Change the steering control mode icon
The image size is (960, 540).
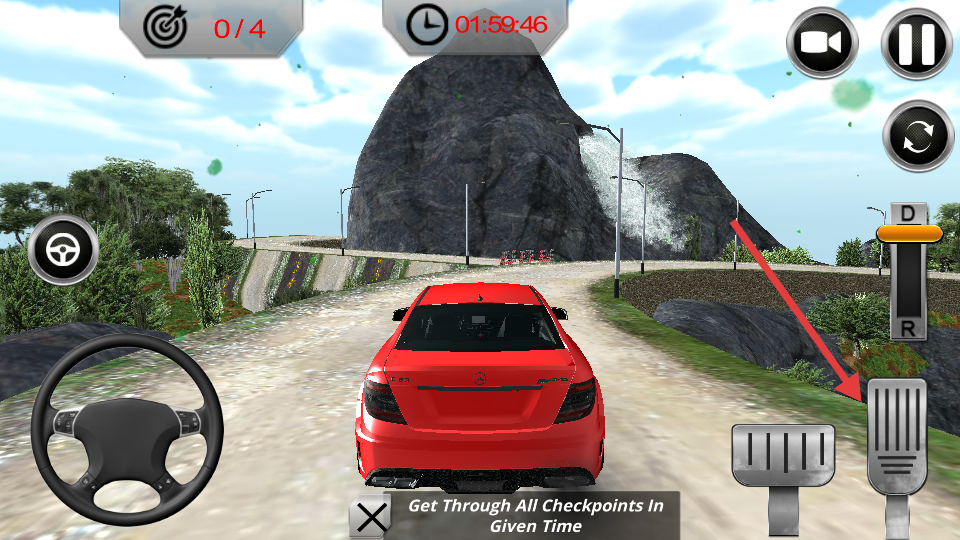(64, 250)
